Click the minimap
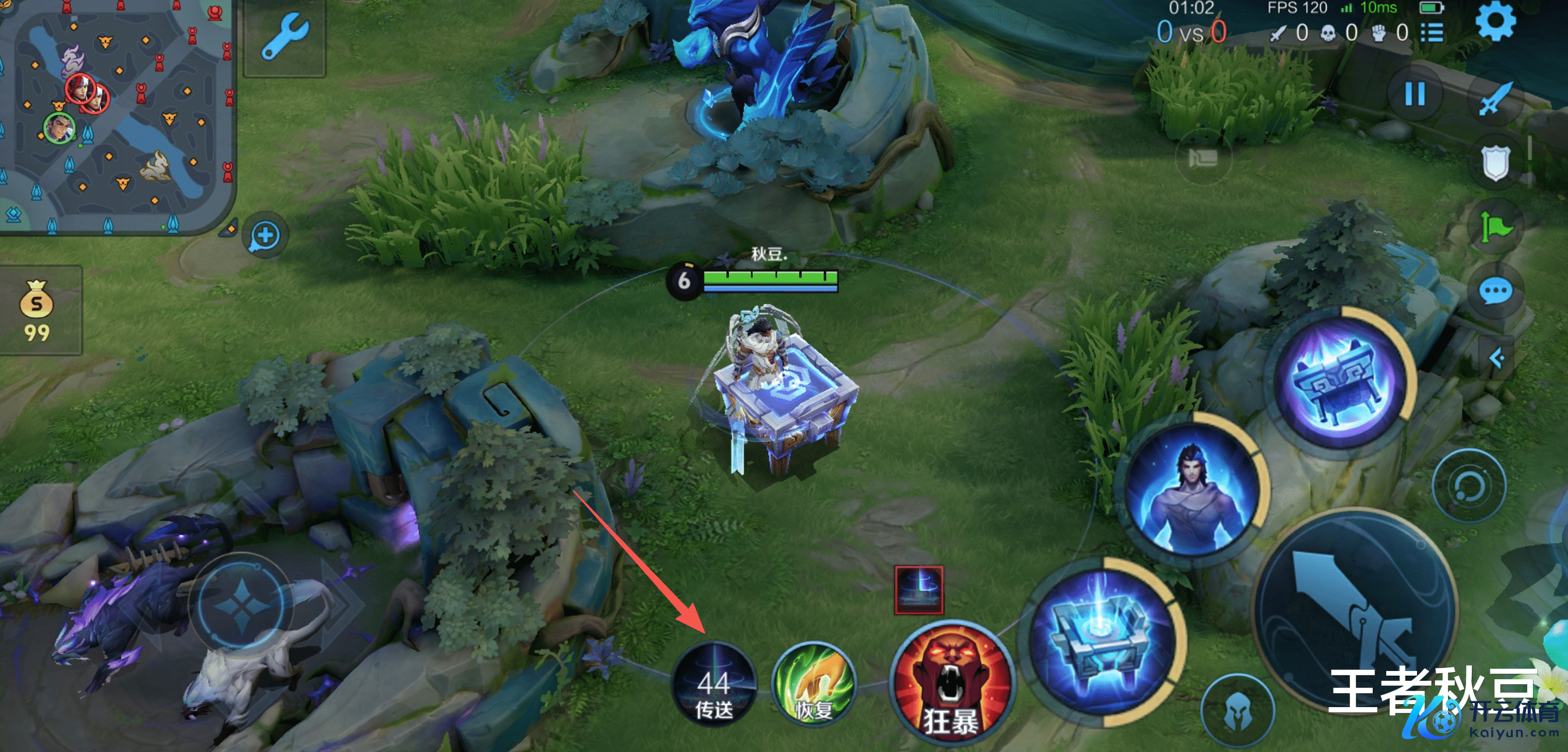 coord(115,115)
